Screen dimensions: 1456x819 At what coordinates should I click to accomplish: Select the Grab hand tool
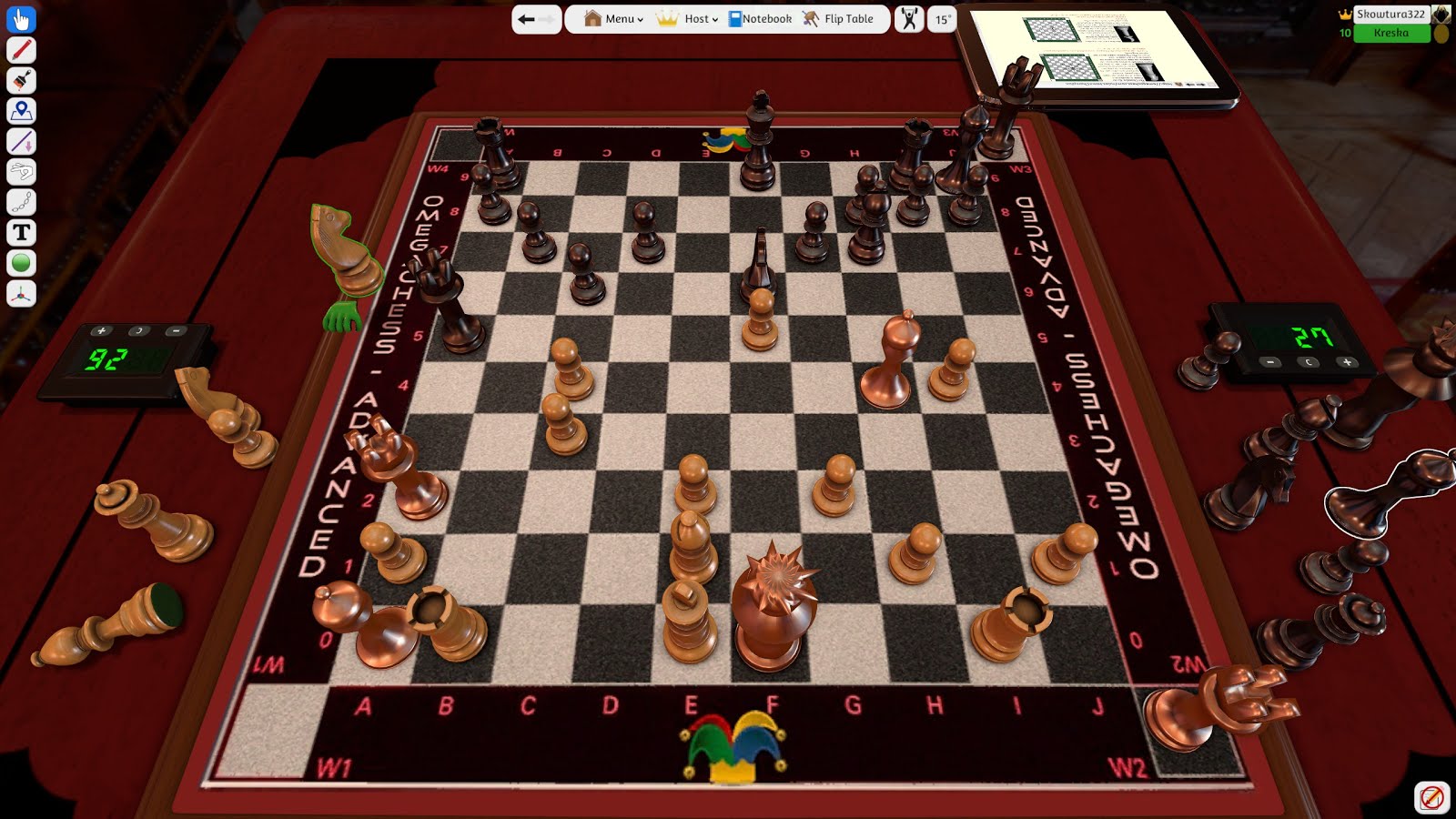pyautogui.click(x=20, y=18)
